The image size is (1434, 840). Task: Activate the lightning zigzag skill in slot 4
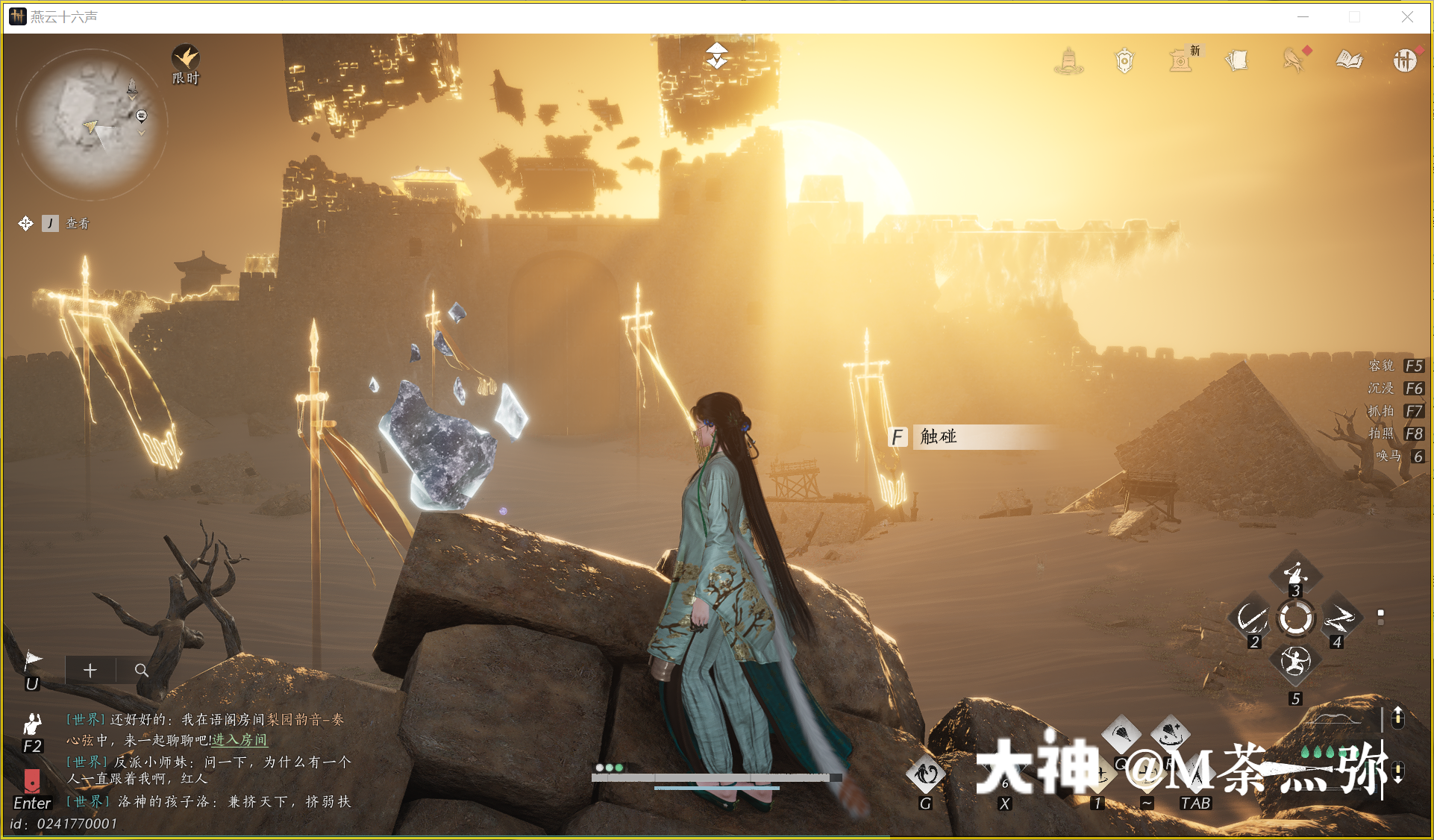tap(1339, 618)
